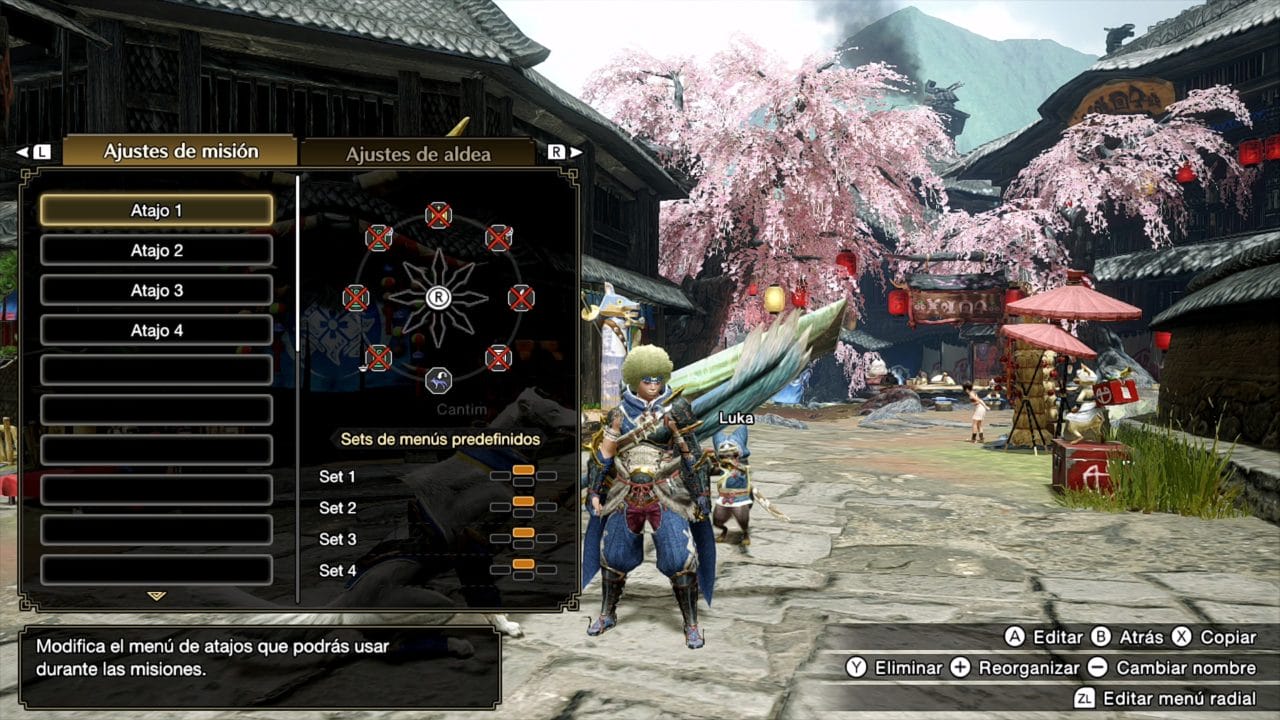Image resolution: width=1280 pixels, height=720 pixels.
Task: Toggle the highlighted segment for Set 1
Action: point(524,470)
